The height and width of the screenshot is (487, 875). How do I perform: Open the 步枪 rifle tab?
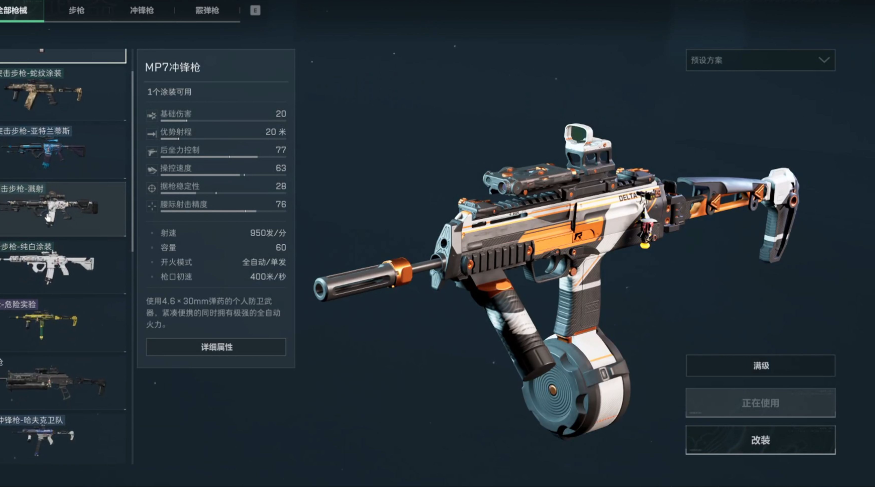(77, 10)
